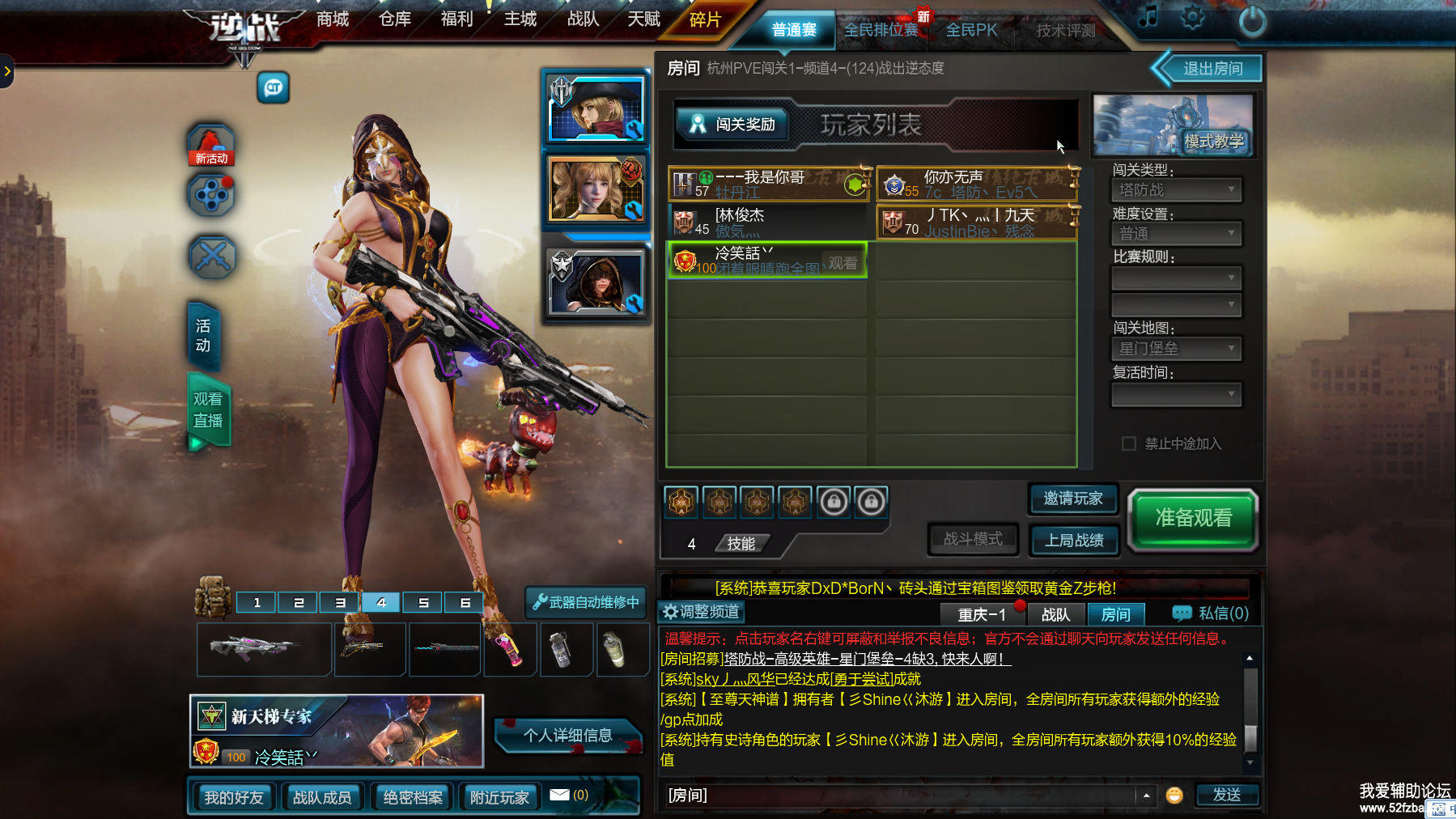Image resolution: width=1456 pixels, height=819 pixels.
Task: Click the 邀请玩家 invite button
Action: [x=1073, y=499]
